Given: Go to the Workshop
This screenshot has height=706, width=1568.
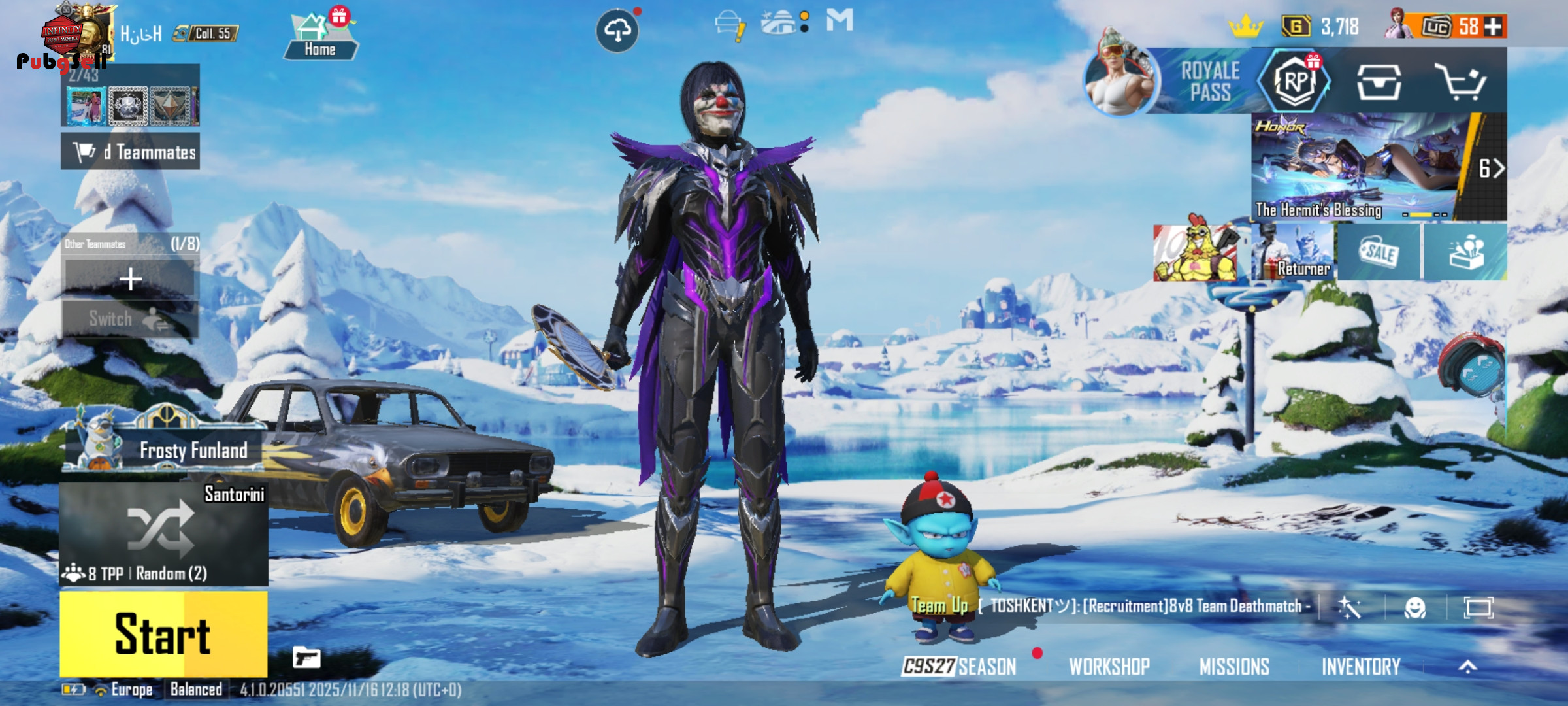Looking at the screenshot, I should (x=1109, y=666).
